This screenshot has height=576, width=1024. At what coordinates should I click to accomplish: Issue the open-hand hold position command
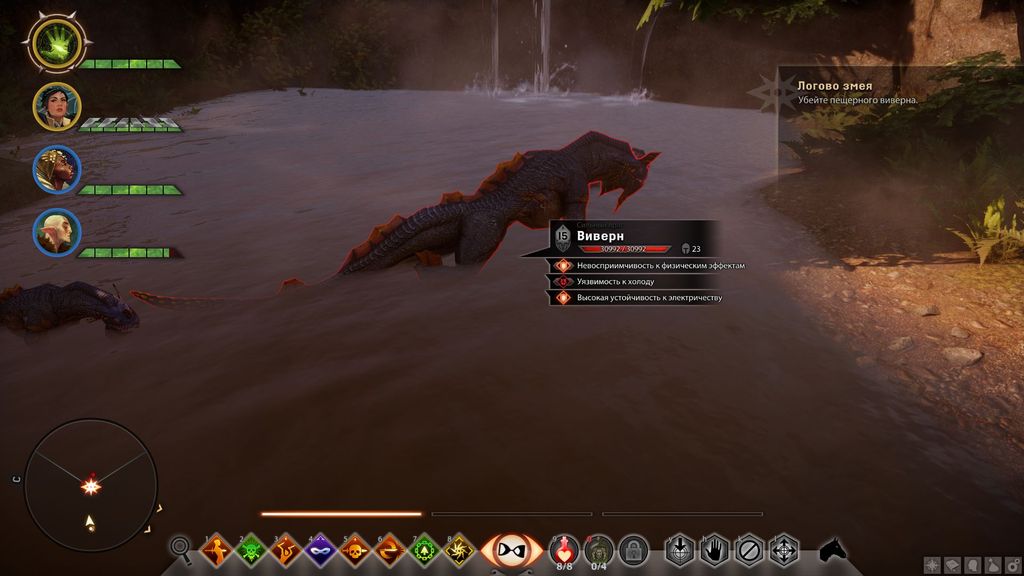(714, 549)
